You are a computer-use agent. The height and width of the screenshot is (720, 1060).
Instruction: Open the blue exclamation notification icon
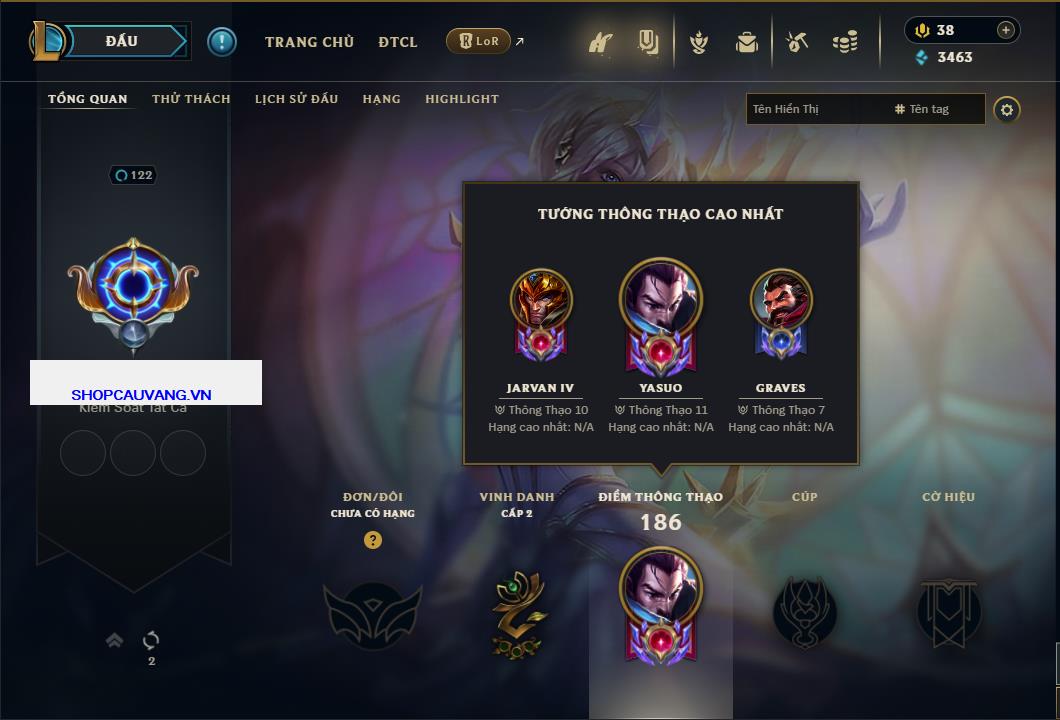click(x=222, y=41)
